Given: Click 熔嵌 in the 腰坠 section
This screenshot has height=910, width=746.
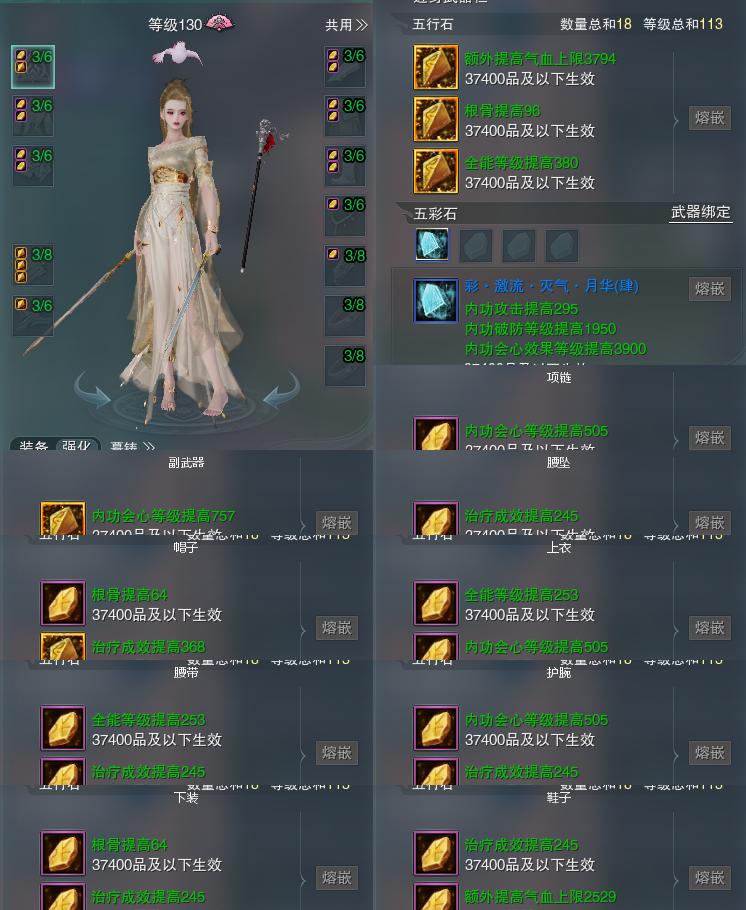Looking at the screenshot, I should coord(709,523).
